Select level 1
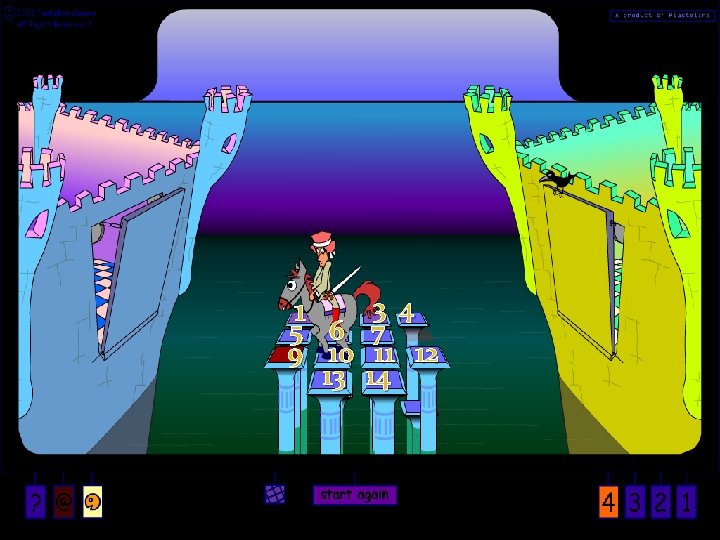Viewport: 720px width, 540px height. (x=686, y=502)
